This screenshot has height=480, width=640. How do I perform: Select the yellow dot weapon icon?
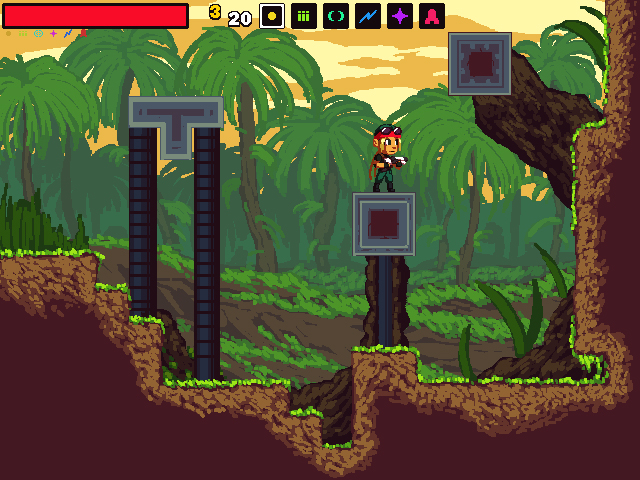[x=272, y=16]
